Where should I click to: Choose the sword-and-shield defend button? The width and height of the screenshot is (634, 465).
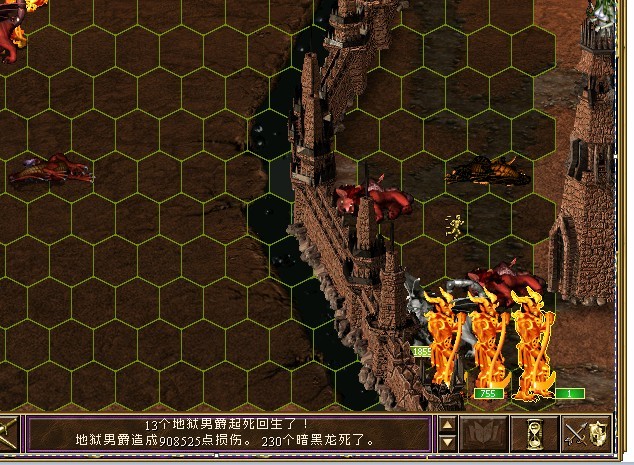pos(586,434)
